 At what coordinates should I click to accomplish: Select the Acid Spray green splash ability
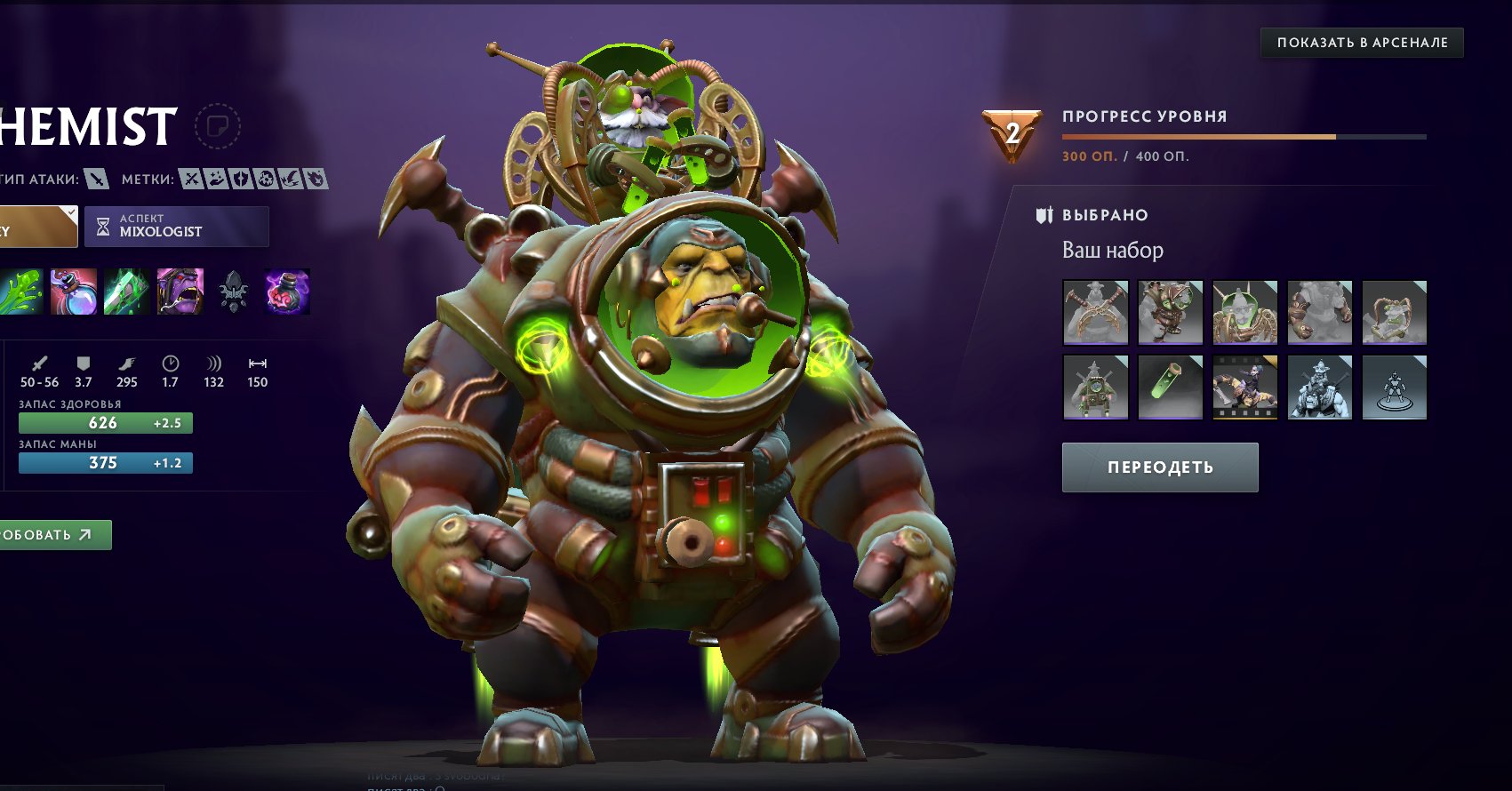(20, 292)
